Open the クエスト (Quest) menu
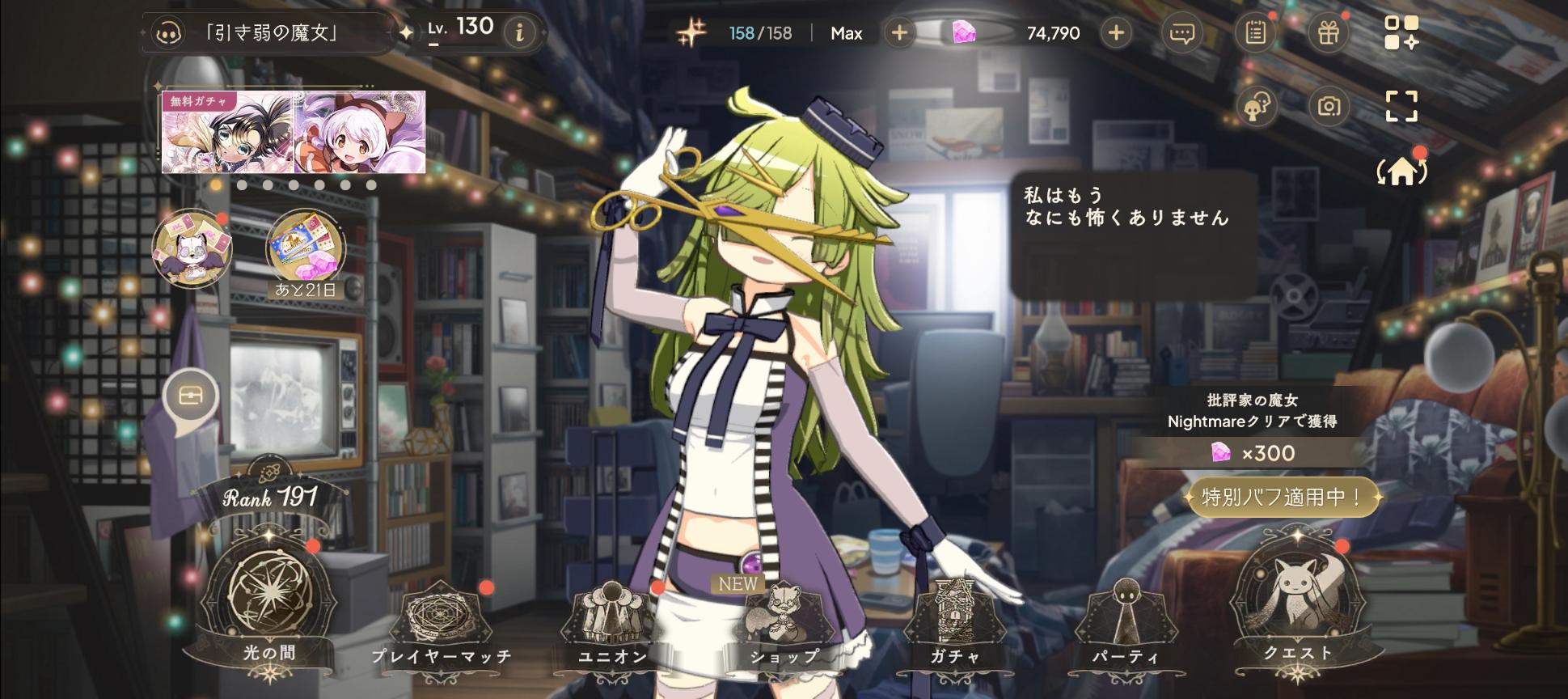The width and height of the screenshot is (1568, 699). coord(1297,603)
